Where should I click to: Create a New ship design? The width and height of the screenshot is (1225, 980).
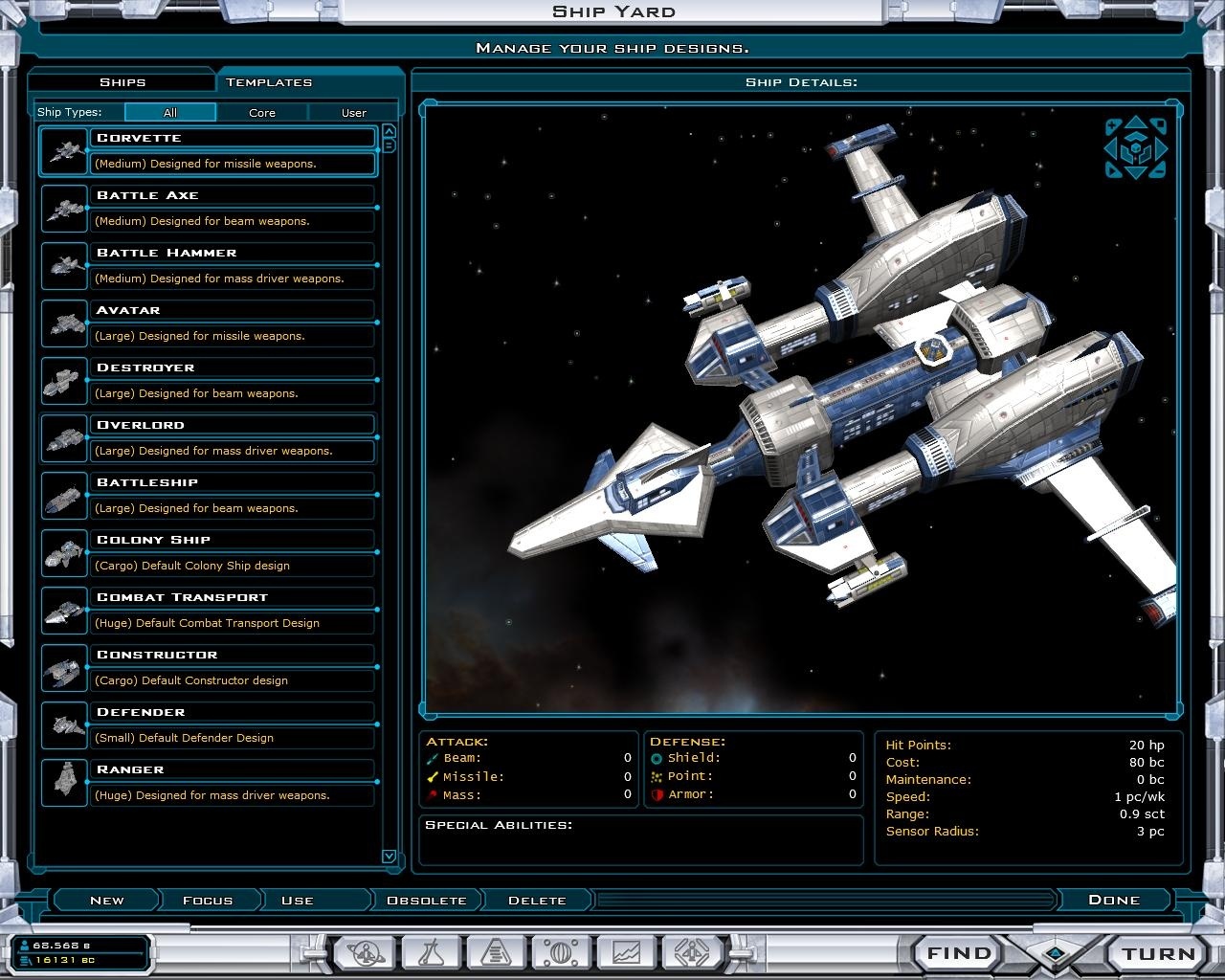tap(105, 900)
